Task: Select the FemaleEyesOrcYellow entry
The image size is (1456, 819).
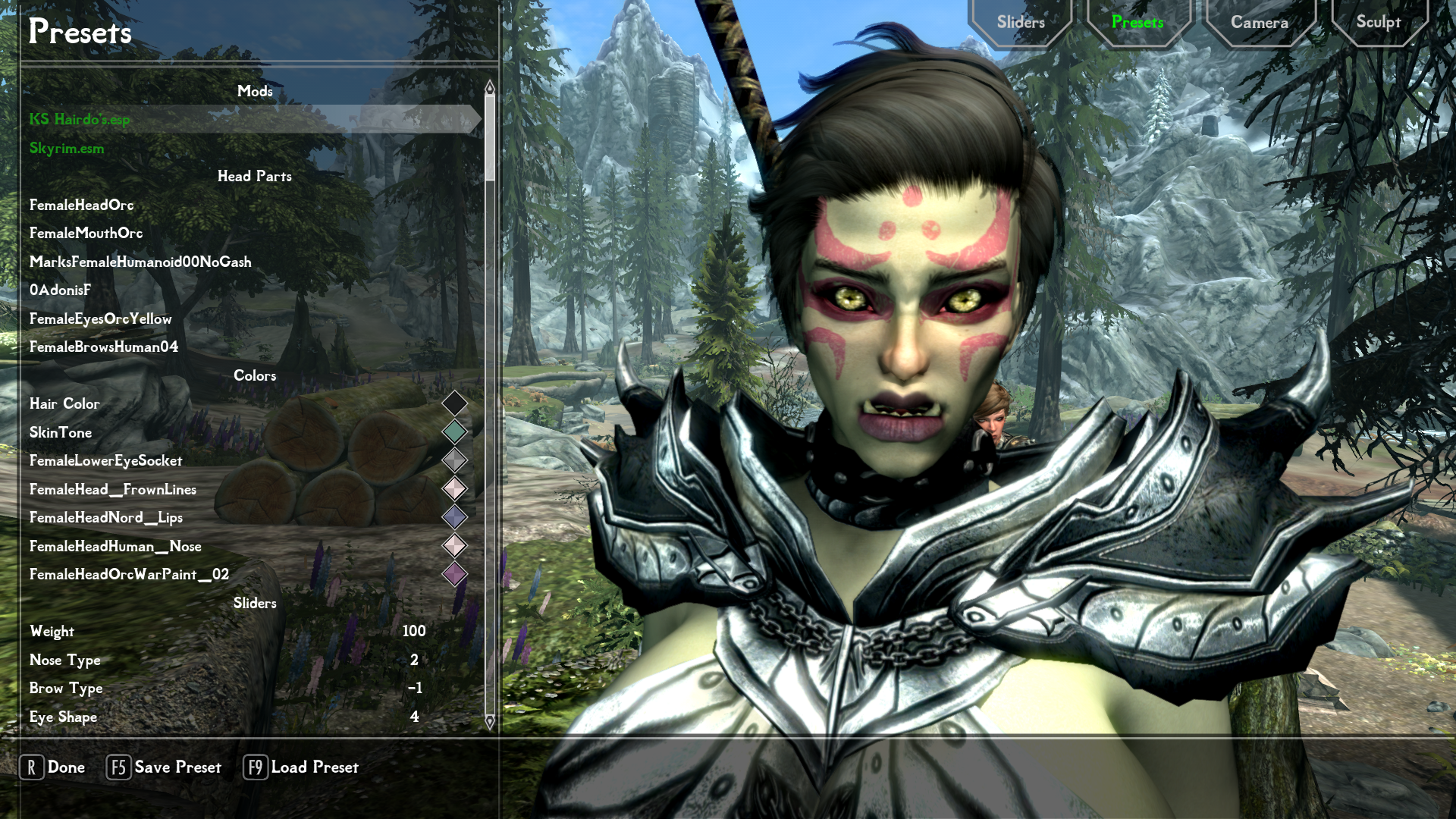Action: tap(101, 319)
